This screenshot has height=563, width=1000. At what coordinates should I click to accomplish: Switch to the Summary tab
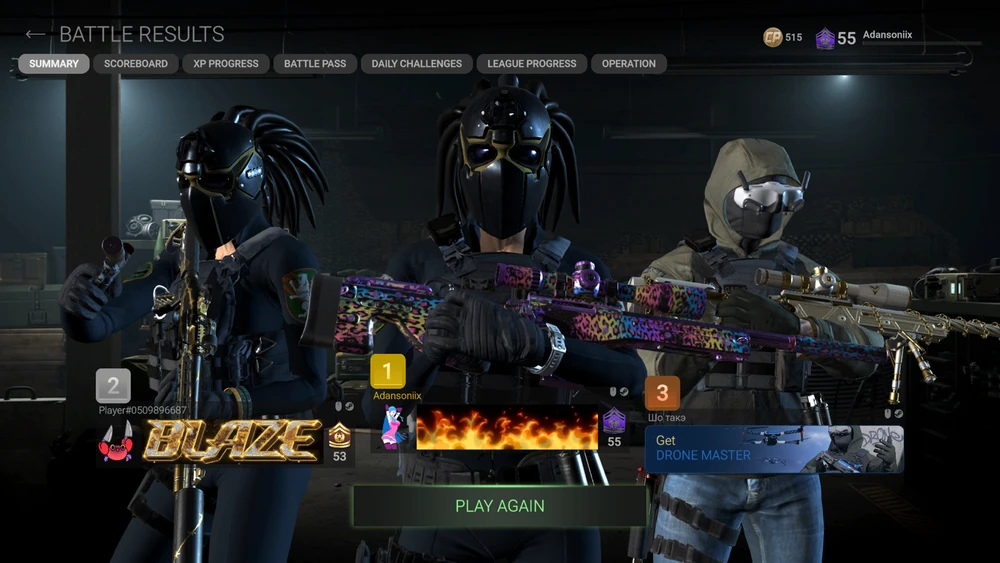54,64
